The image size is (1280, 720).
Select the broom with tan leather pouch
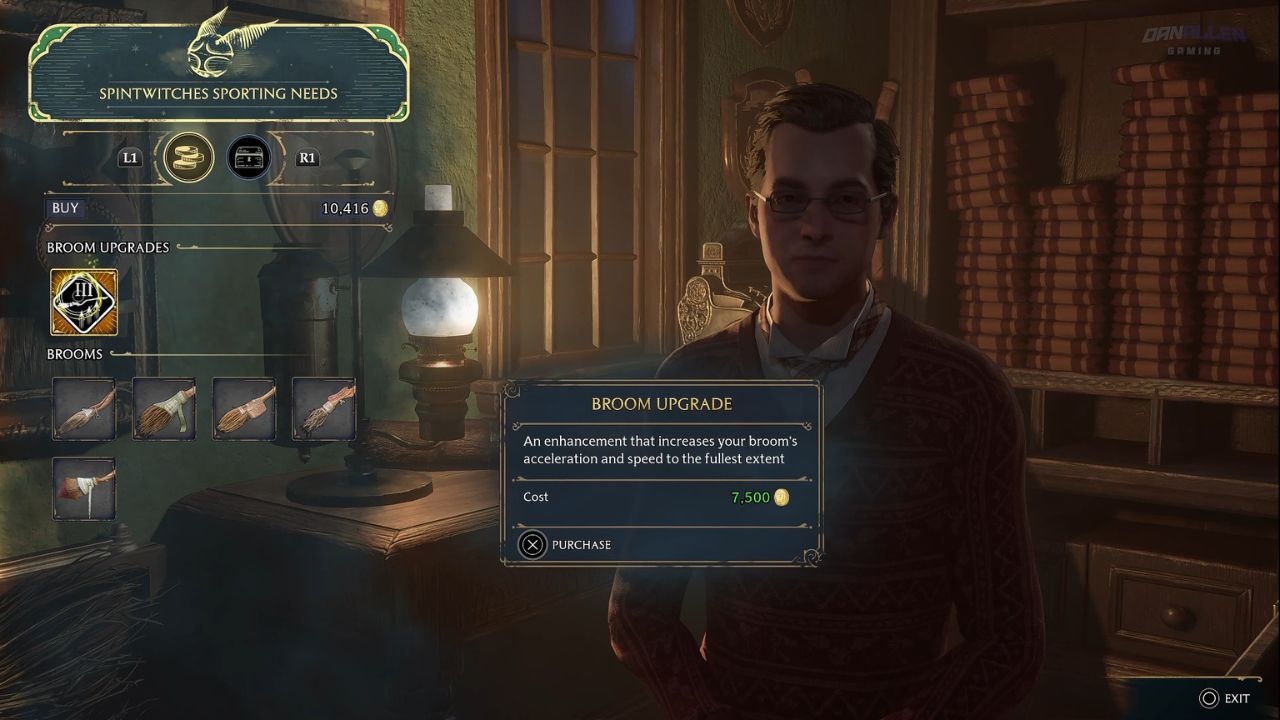[244, 409]
